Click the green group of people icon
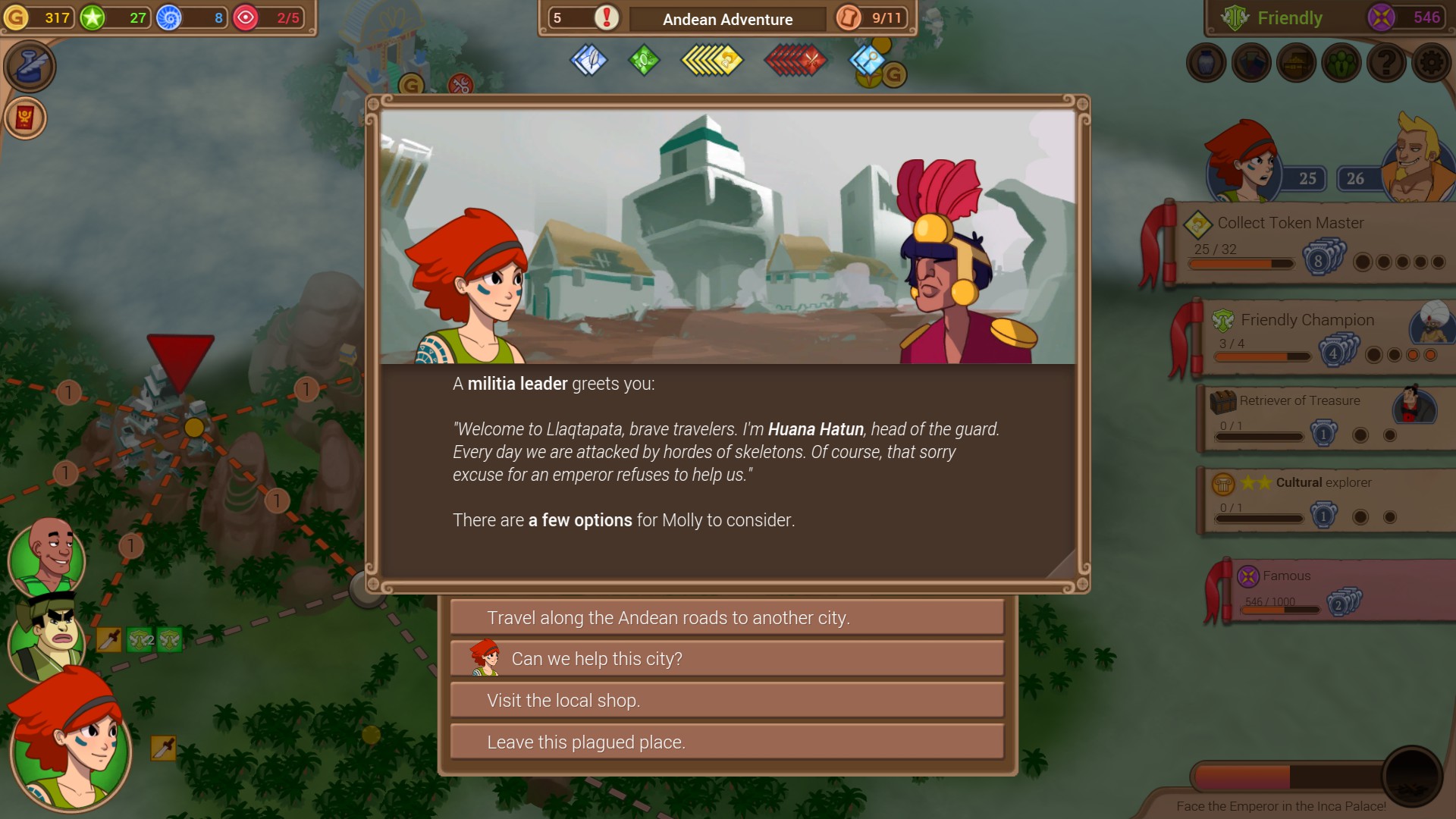This screenshot has height=819, width=1456. [x=1341, y=63]
